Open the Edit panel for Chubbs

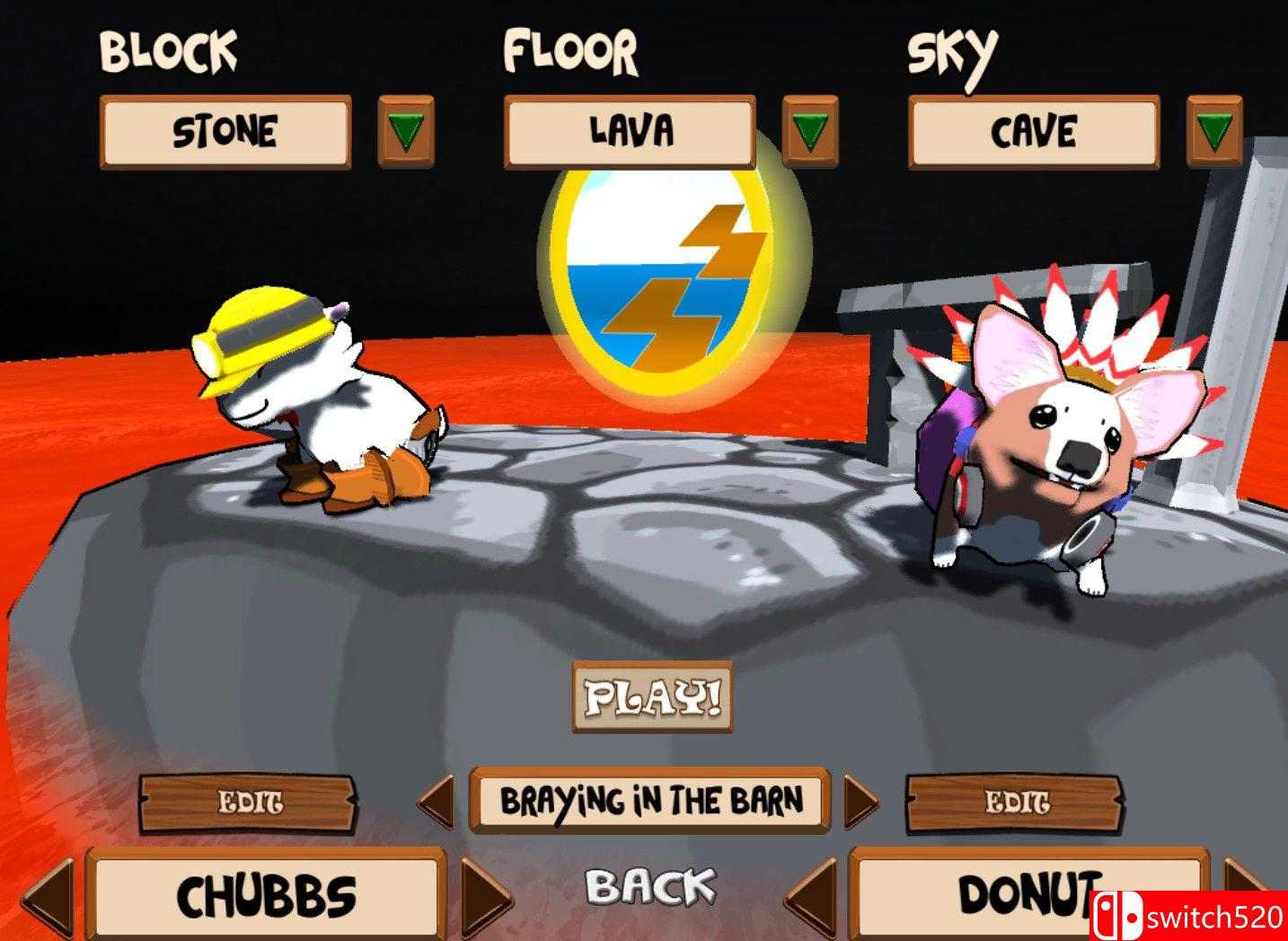click(x=250, y=802)
